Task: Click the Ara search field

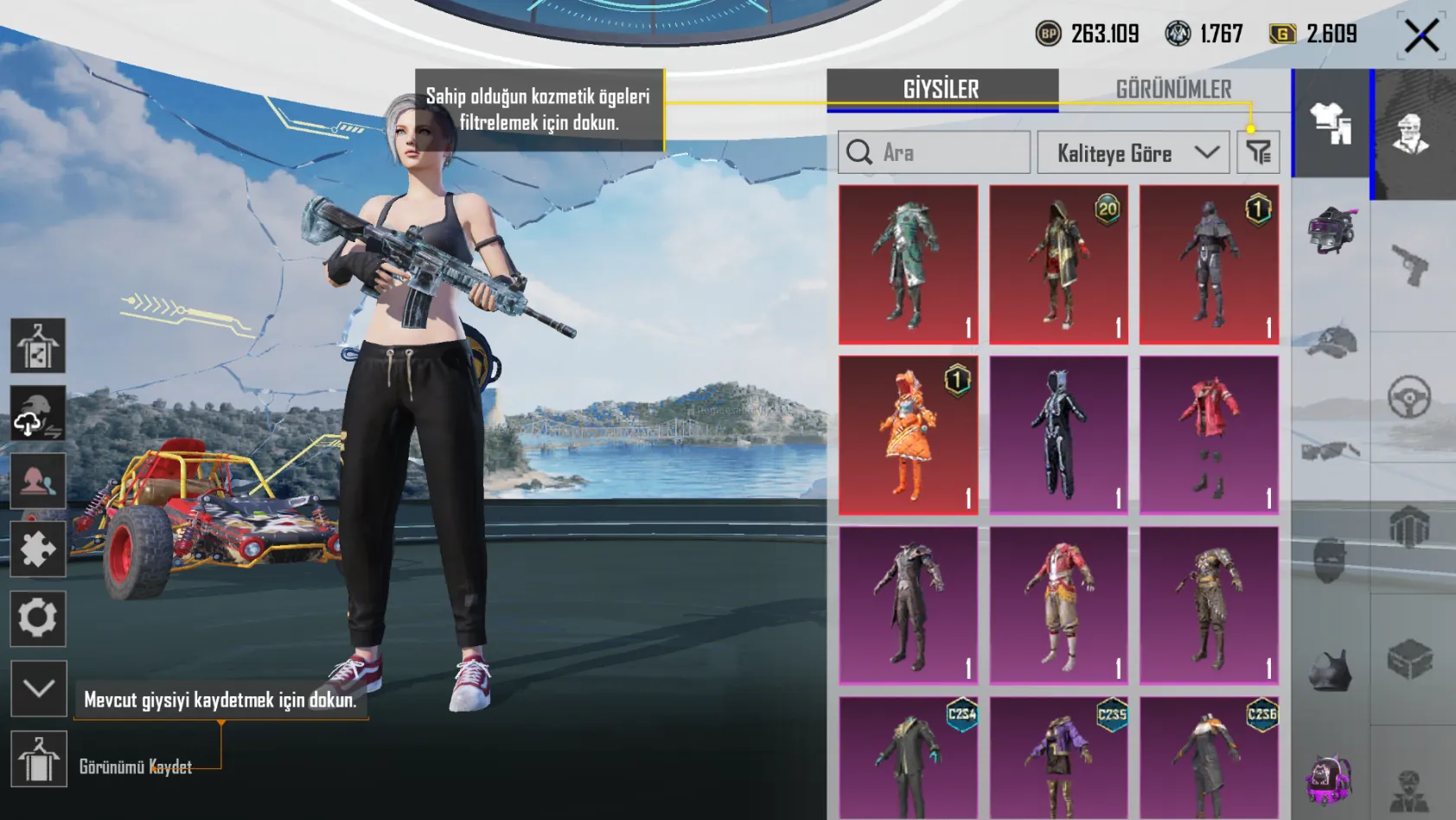Action: pos(934,153)
